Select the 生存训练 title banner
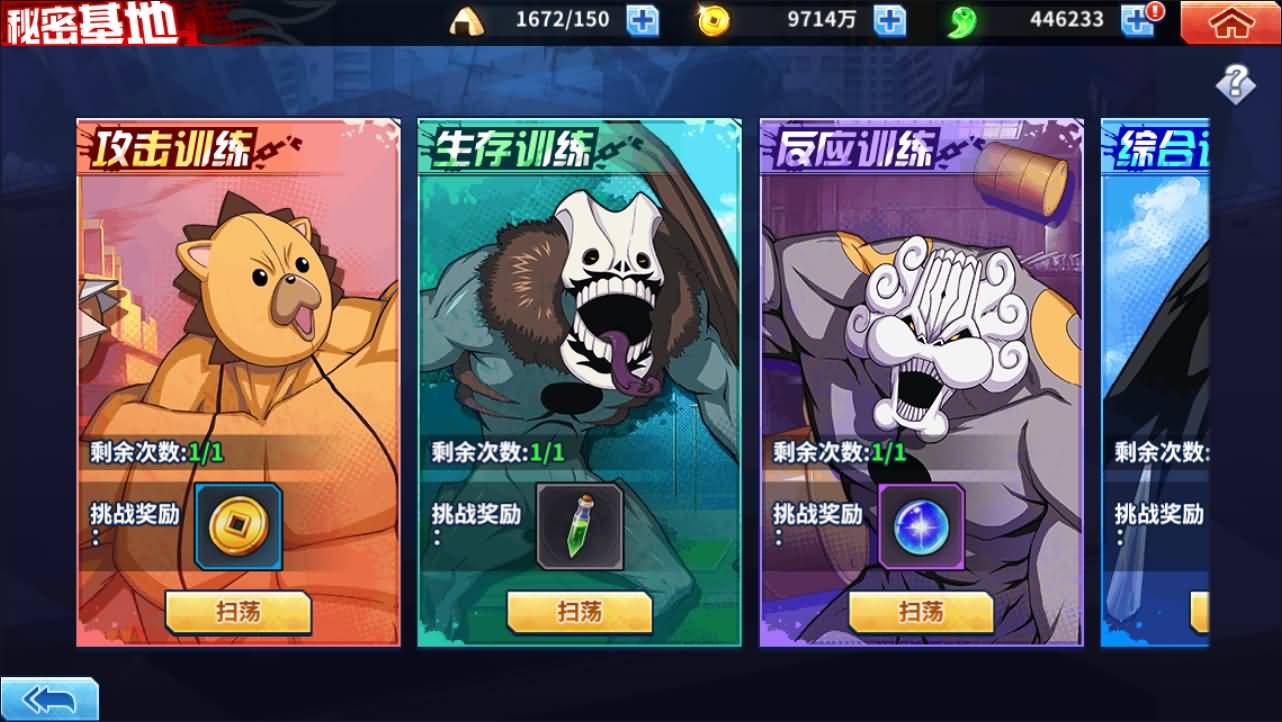Image resolution: width=1282 pixels, height=722 pixels. pos(515,146)
